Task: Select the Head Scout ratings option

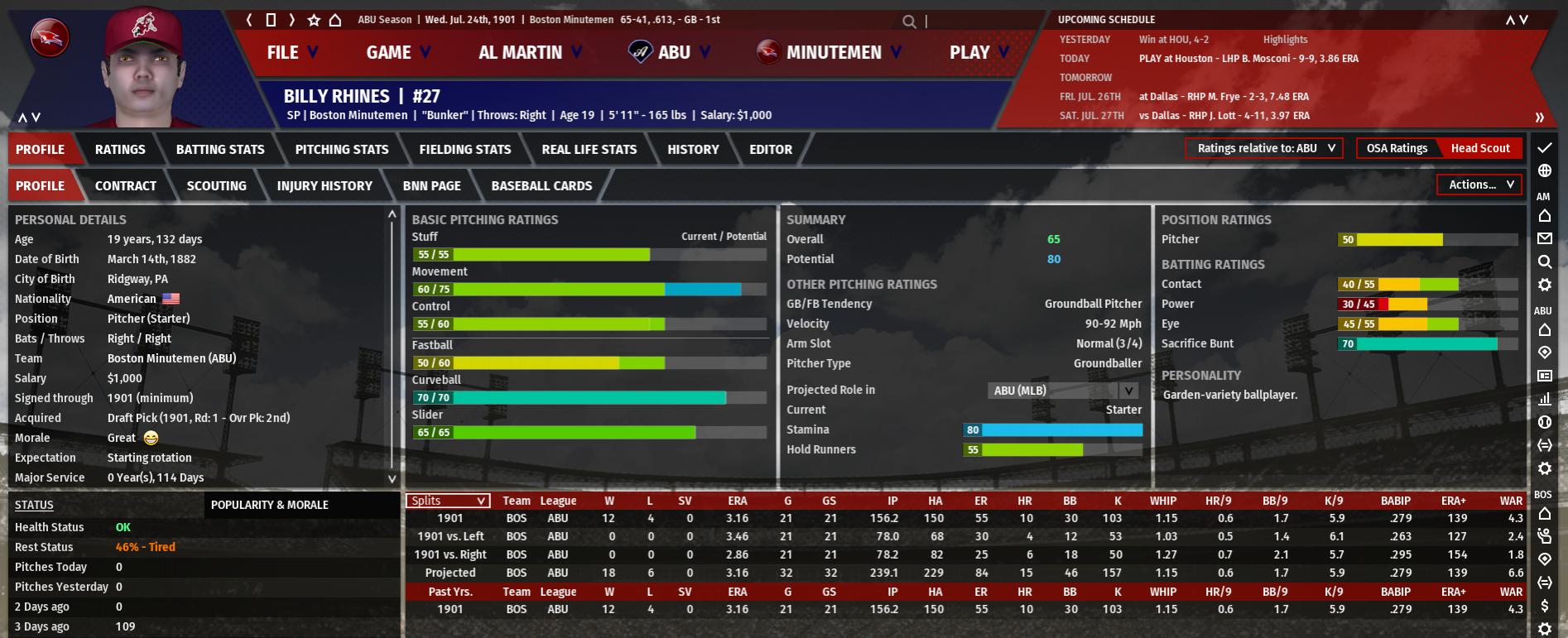Action: pyautogui.click(x=1479, y=149)
